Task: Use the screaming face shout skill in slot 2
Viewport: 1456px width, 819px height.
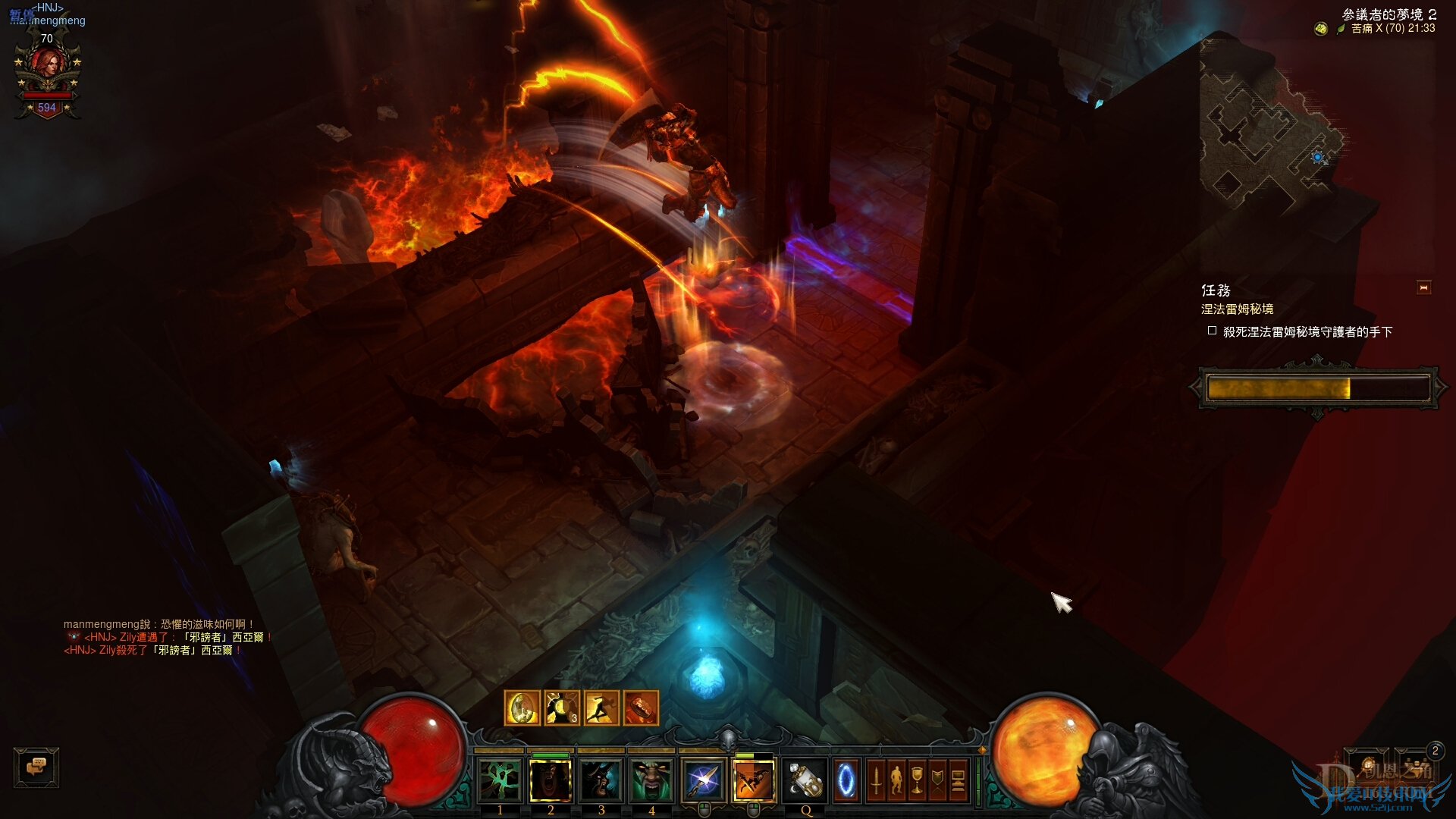Action: [551, 780]
